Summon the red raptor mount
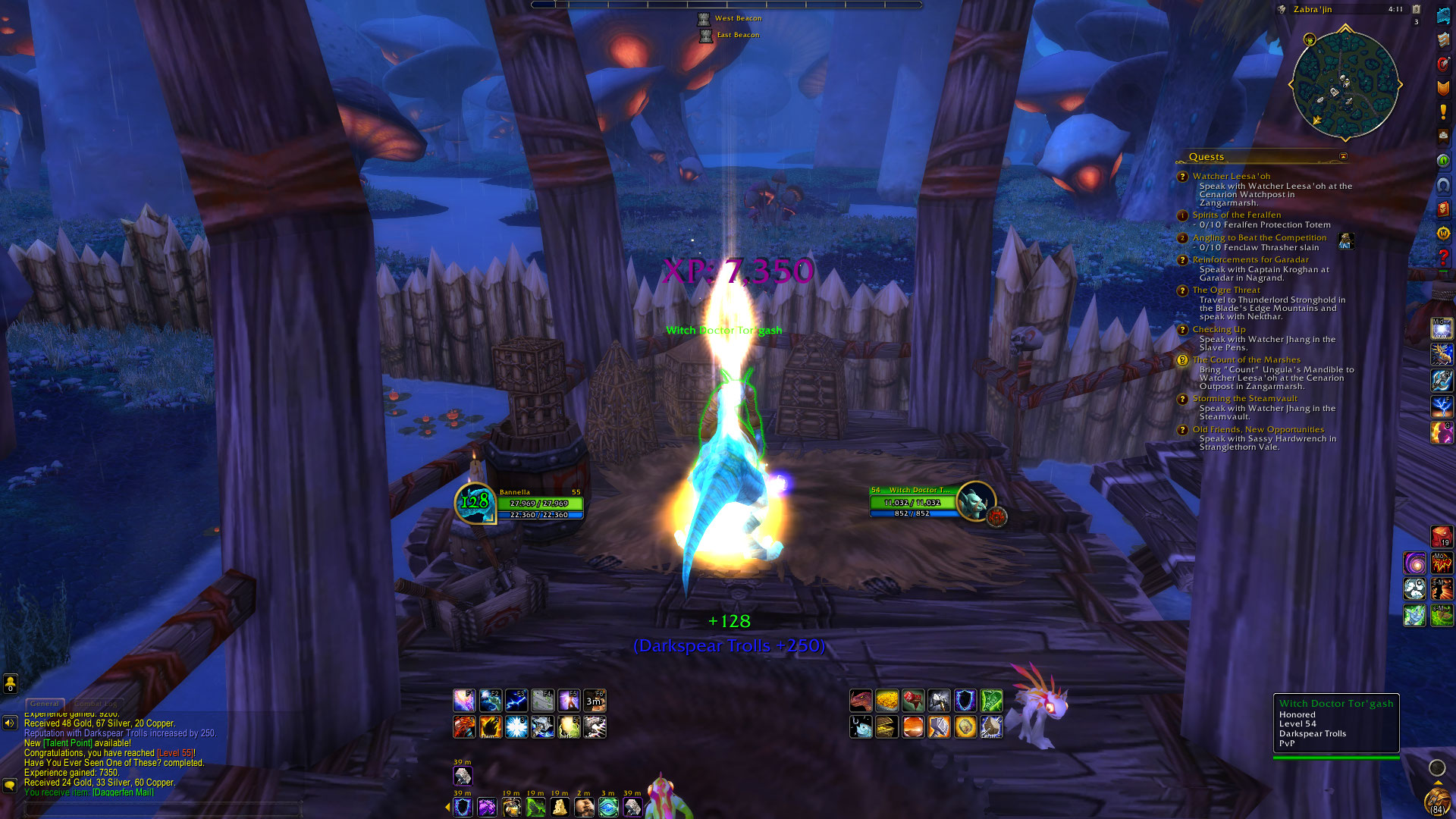 (861, 701)
